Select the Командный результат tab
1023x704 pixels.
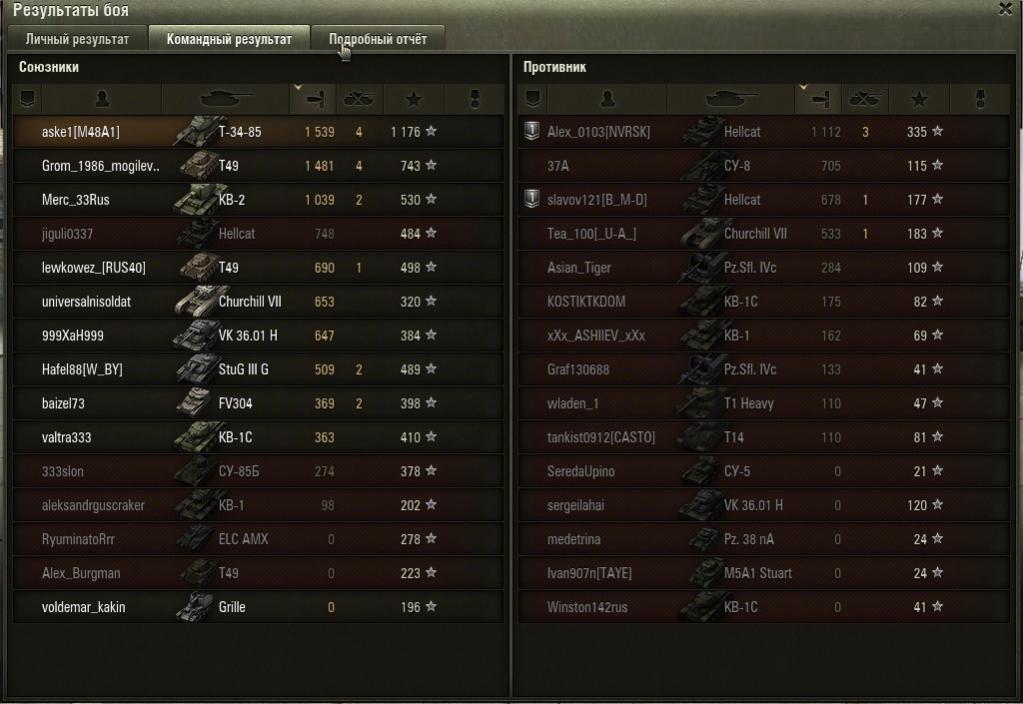tap(229, 40)
